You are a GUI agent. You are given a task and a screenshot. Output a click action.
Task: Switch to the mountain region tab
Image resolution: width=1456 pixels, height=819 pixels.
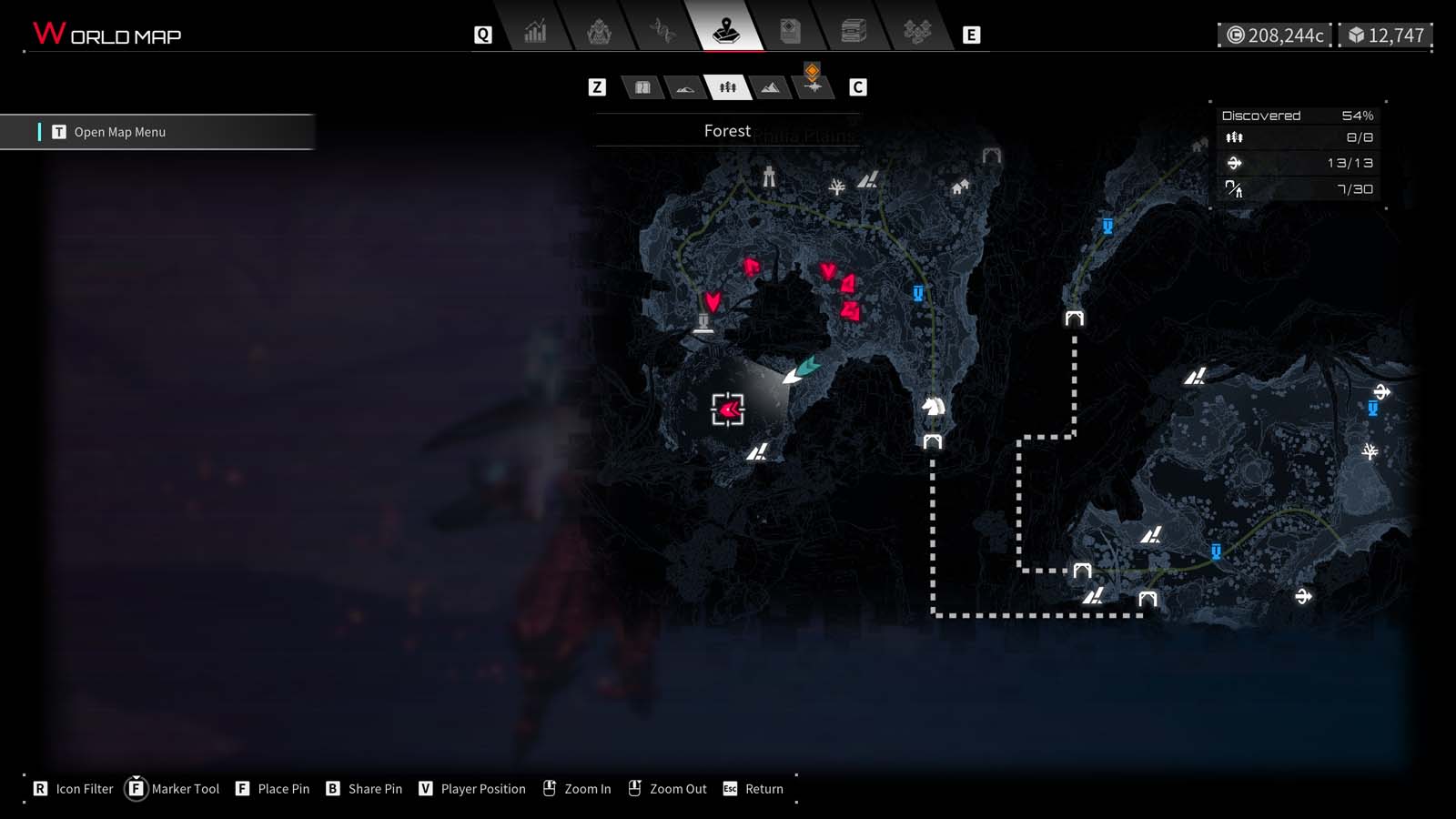pyautogui.click(x=770, y=87)
